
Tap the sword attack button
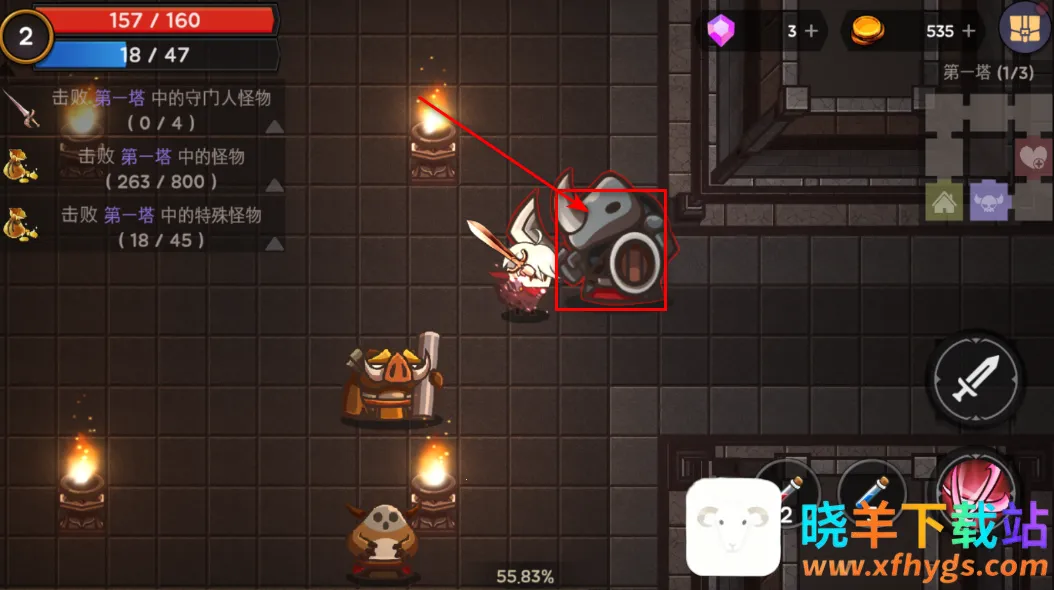(x=974, y=378)
